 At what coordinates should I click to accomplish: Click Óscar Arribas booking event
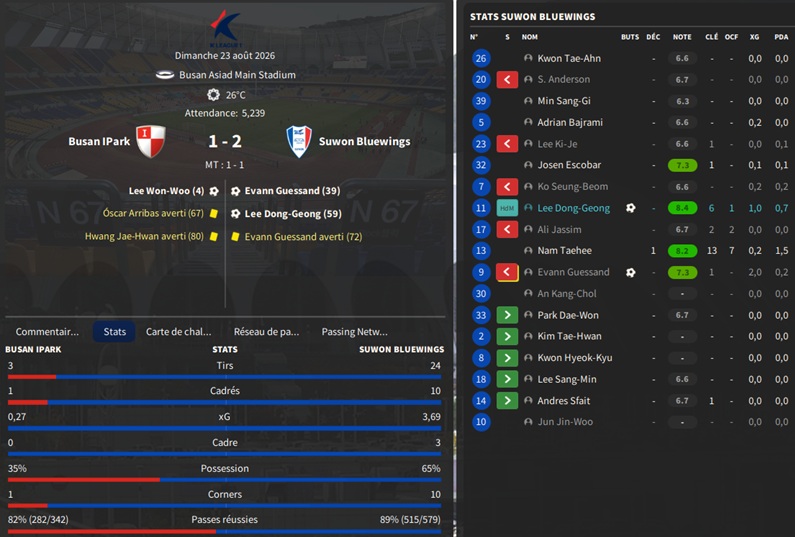coord(152,213)
